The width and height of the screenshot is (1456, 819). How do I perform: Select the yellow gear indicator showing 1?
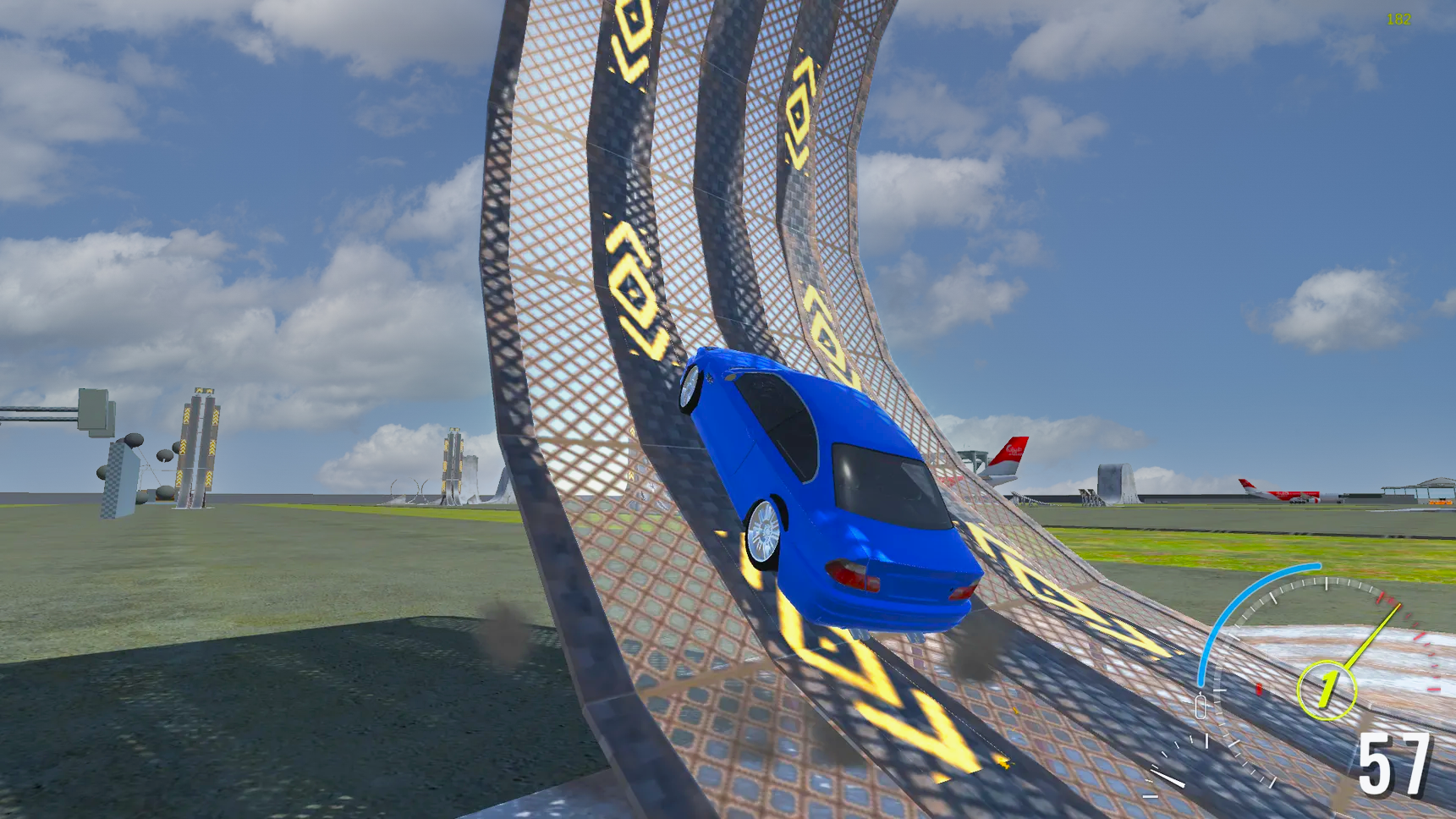click(1327, 688)
